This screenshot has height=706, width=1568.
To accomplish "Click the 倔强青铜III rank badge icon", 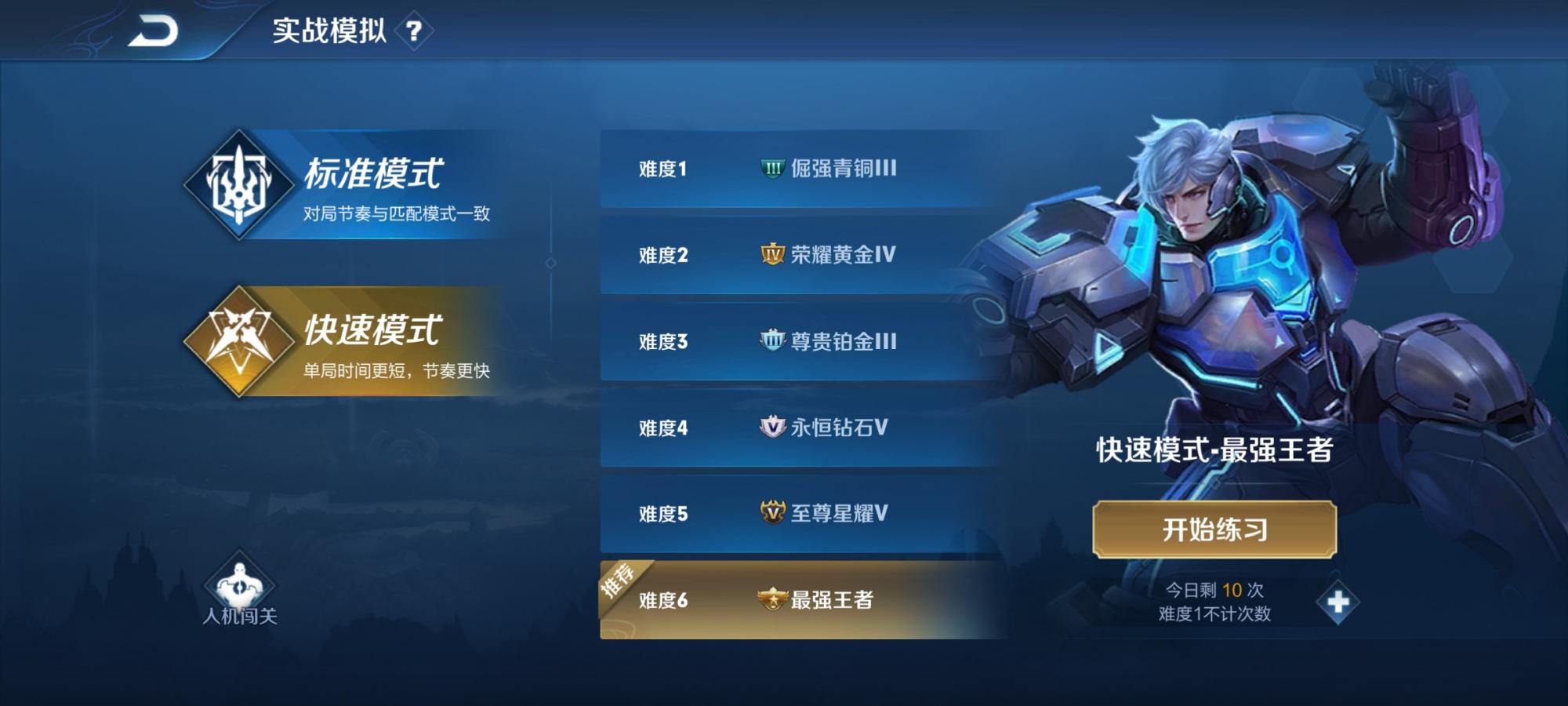I will (x=772, y=167).
